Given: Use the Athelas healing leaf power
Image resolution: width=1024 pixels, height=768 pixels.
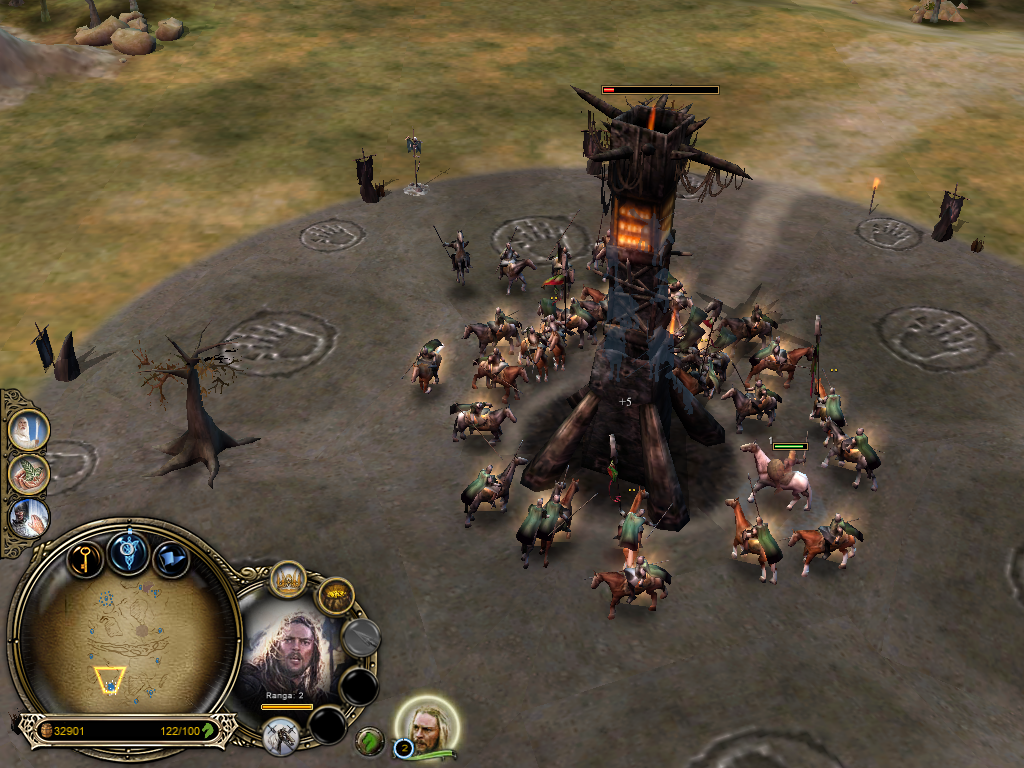Looking at the screenshot, I should coord(28,474).
